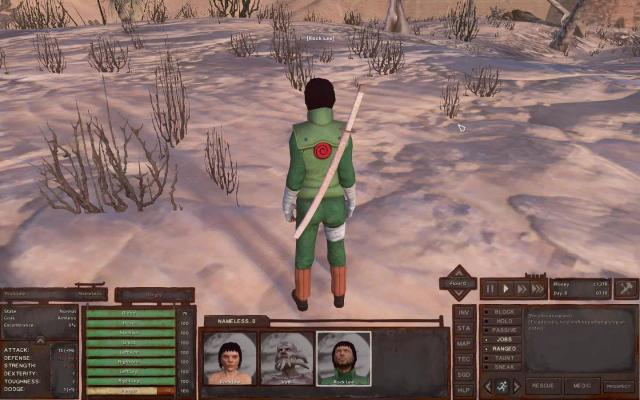Open the HLP help panel
The height and width of the screenshot is (400, 640).
coord(463,389)
